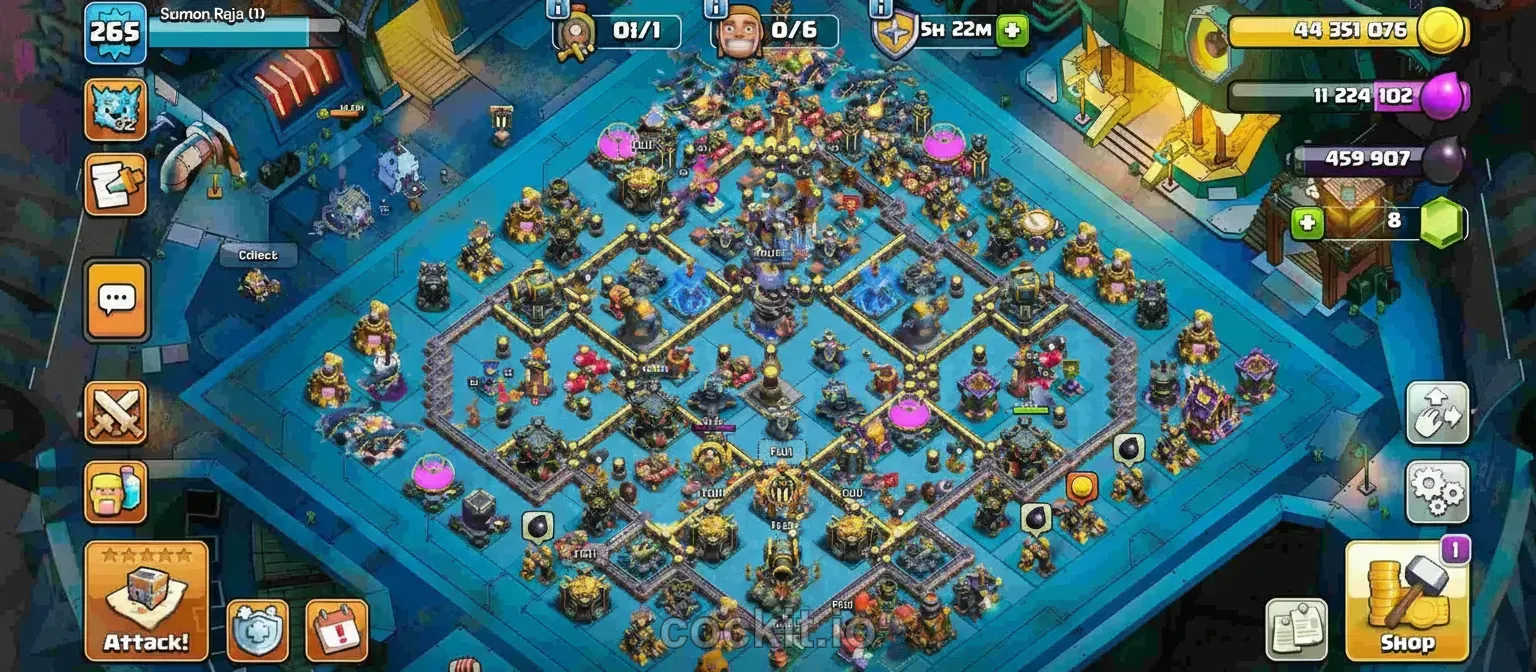Screen dimensions: 1536x672
Task: Open the gear settings menu
Action: 1437,492
